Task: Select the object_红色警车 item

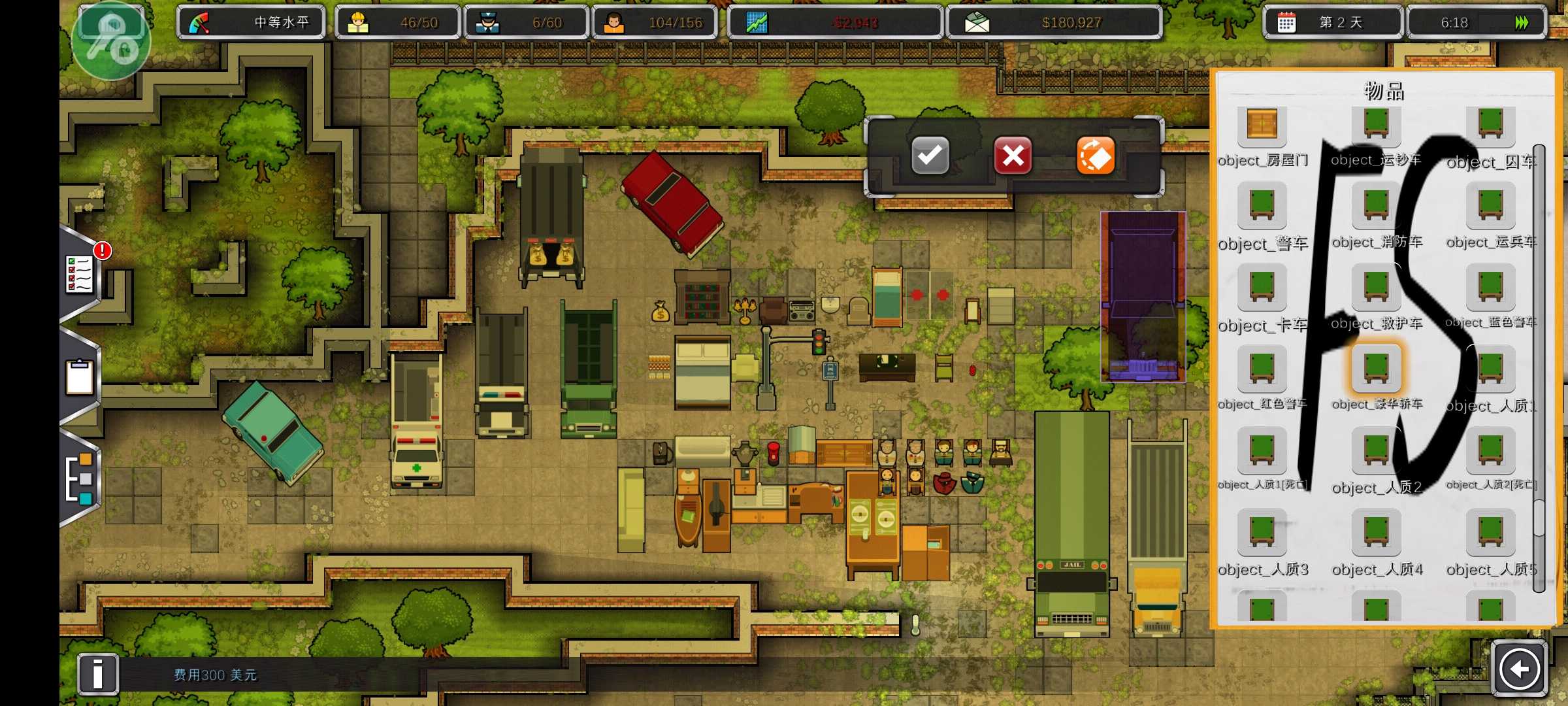Action: click(x=1262, y=369)
